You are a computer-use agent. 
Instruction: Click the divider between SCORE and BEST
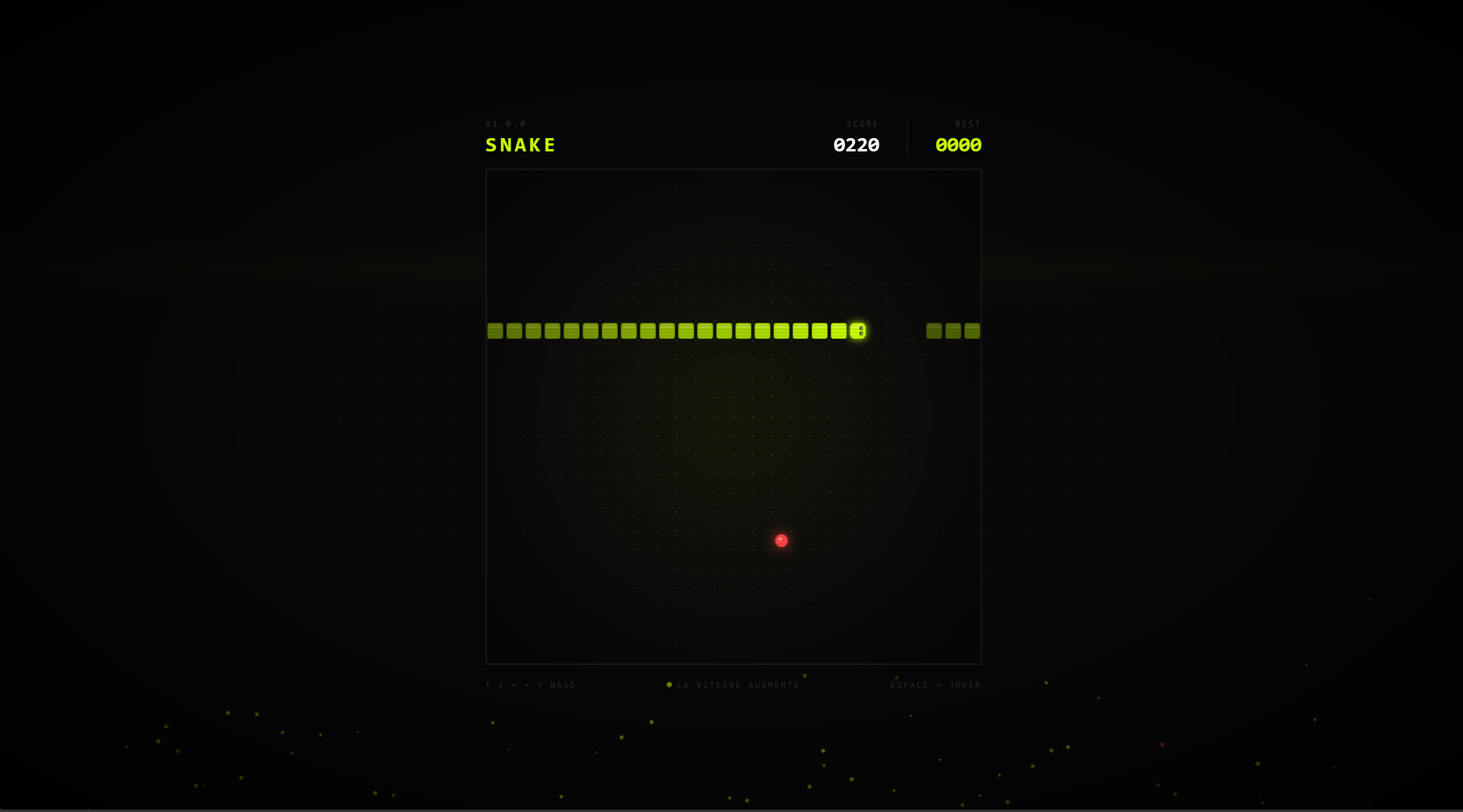tap(908, 135)
